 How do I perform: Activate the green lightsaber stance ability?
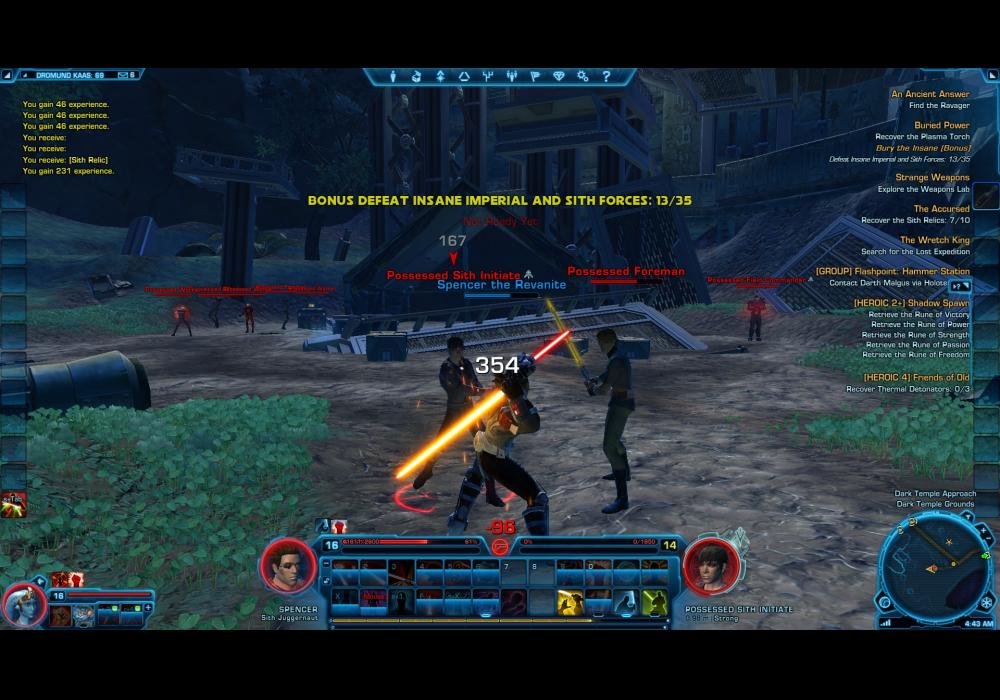pos(655,601)
